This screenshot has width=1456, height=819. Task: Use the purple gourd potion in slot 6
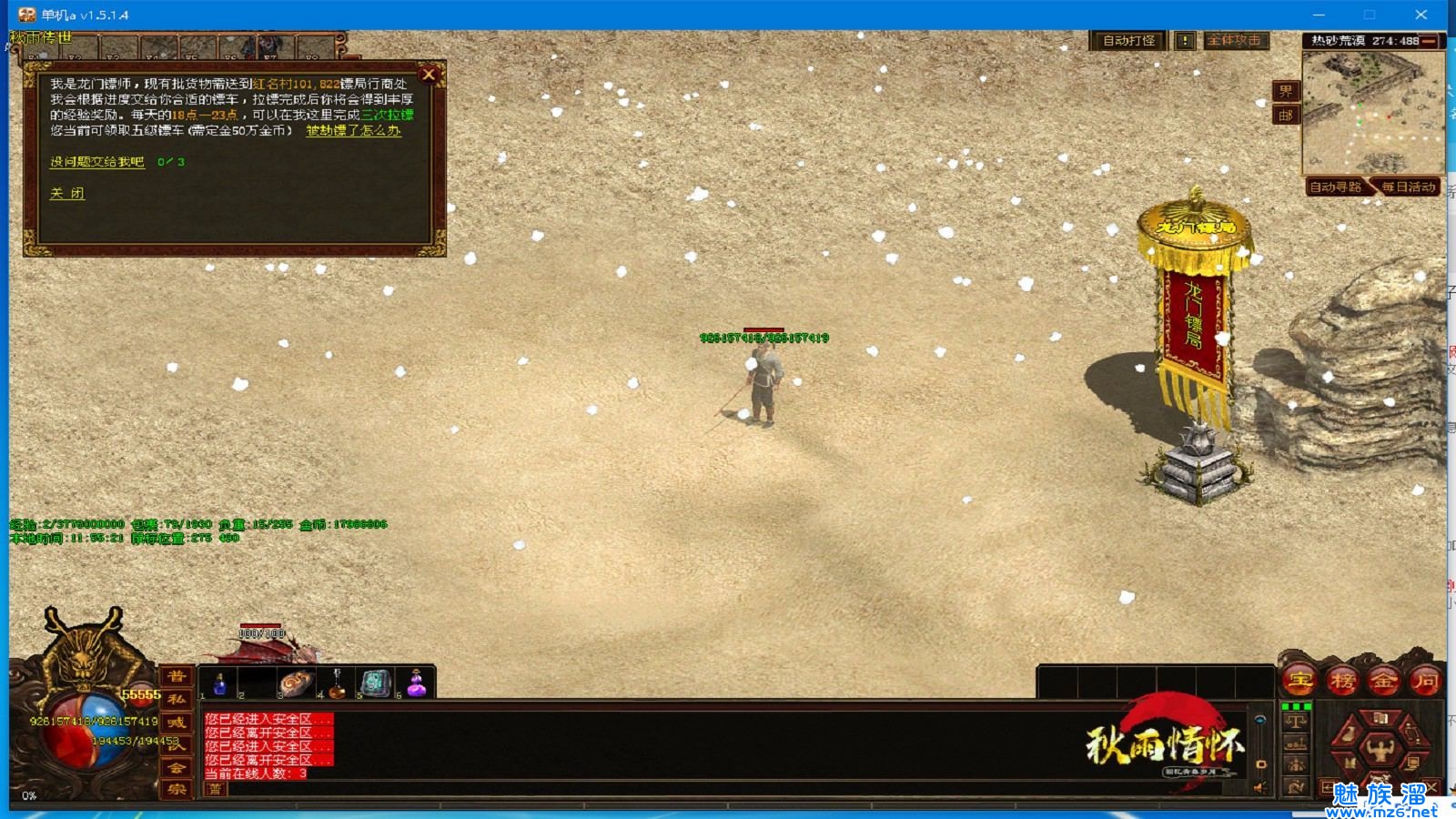(416, 683)
